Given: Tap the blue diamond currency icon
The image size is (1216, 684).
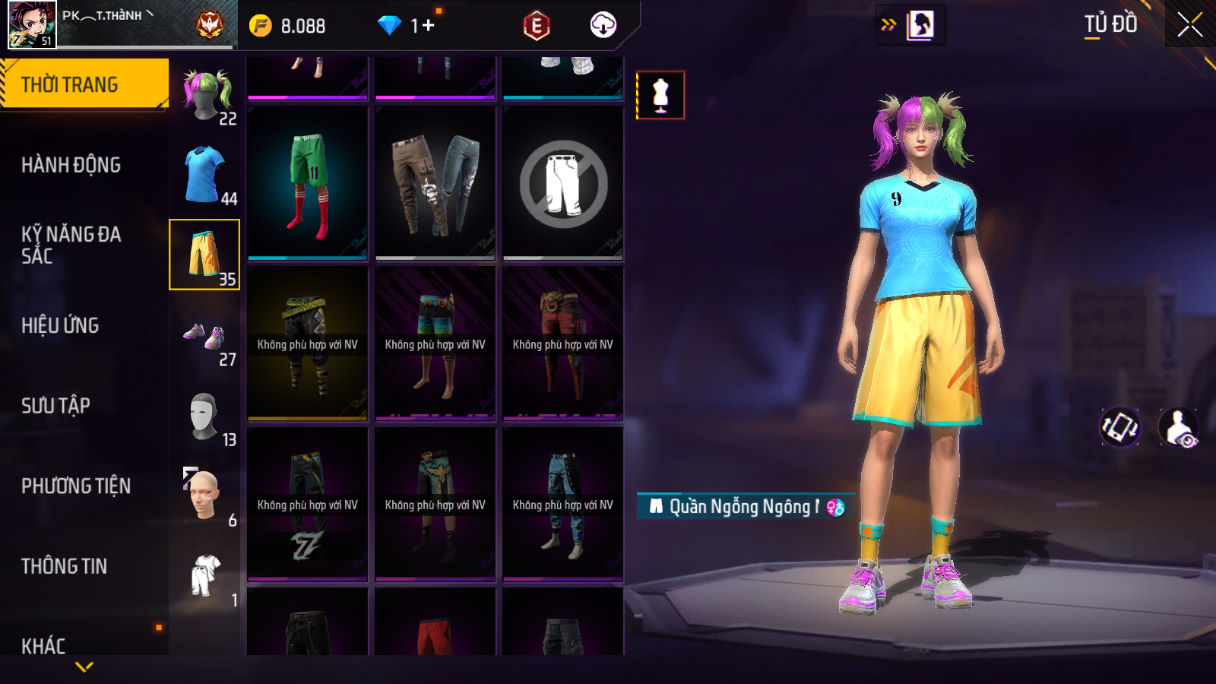Looking at the screenshot, I should coord(389,26).
